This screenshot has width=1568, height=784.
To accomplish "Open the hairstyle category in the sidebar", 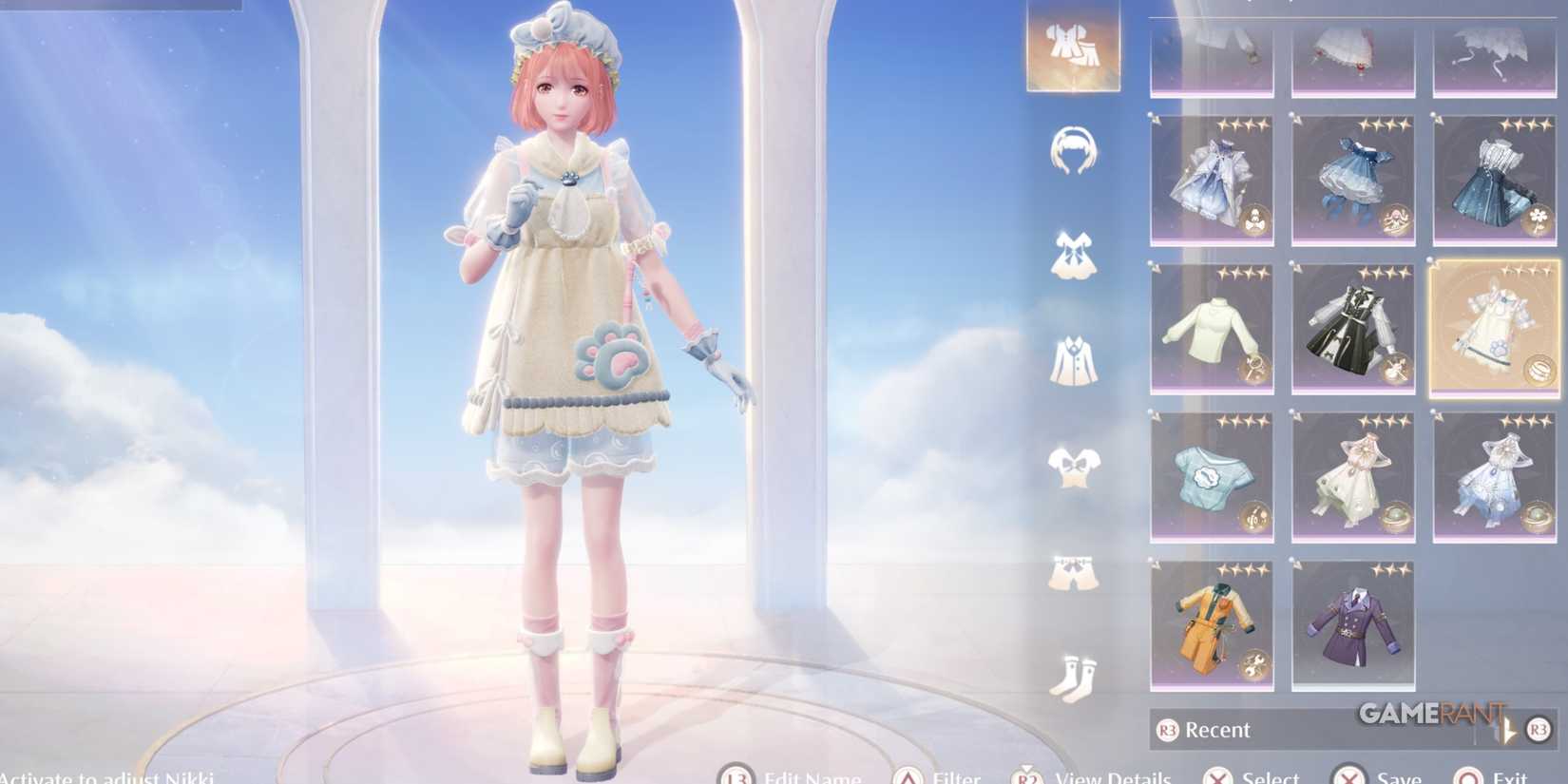I will pos(1072,152).
